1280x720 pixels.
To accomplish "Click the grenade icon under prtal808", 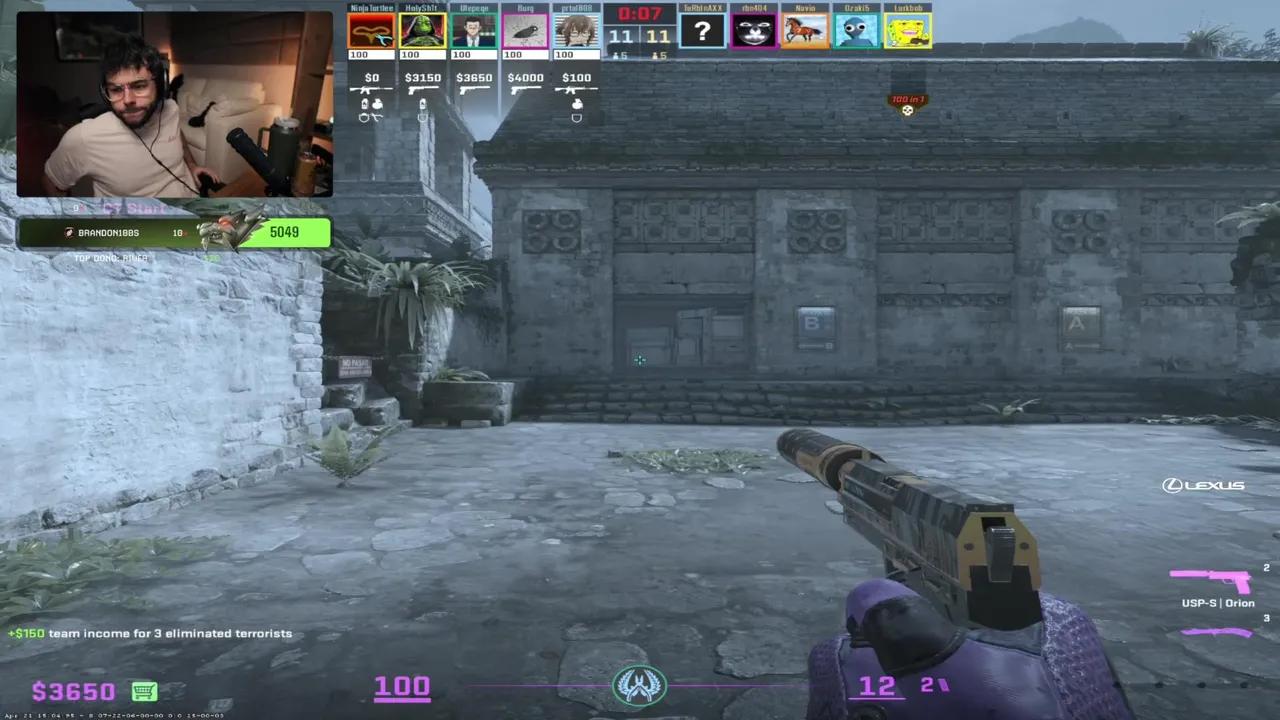I will point(576,104).
